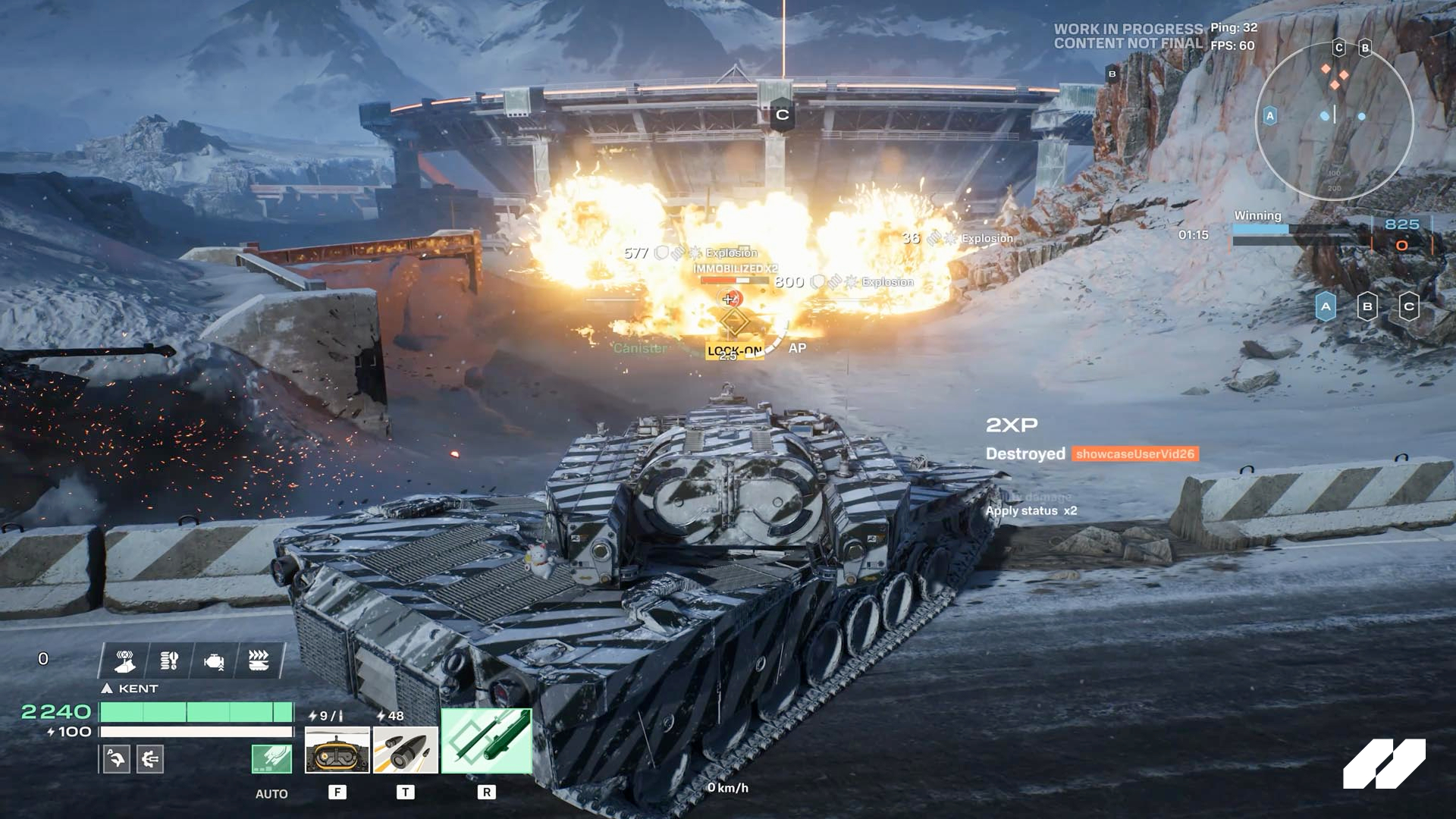Click the C point marker on minimap
The width and height of the screenshot is (1456, 819).
click(x=1338, y=48)
